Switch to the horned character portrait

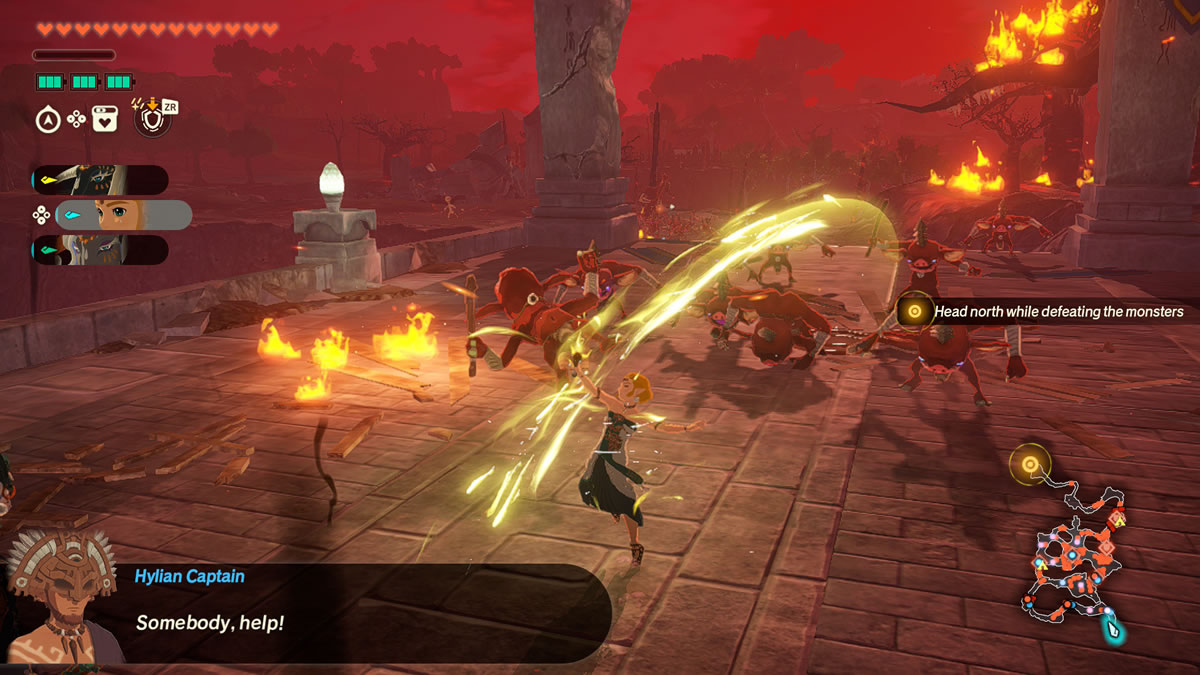coord(99,180)
